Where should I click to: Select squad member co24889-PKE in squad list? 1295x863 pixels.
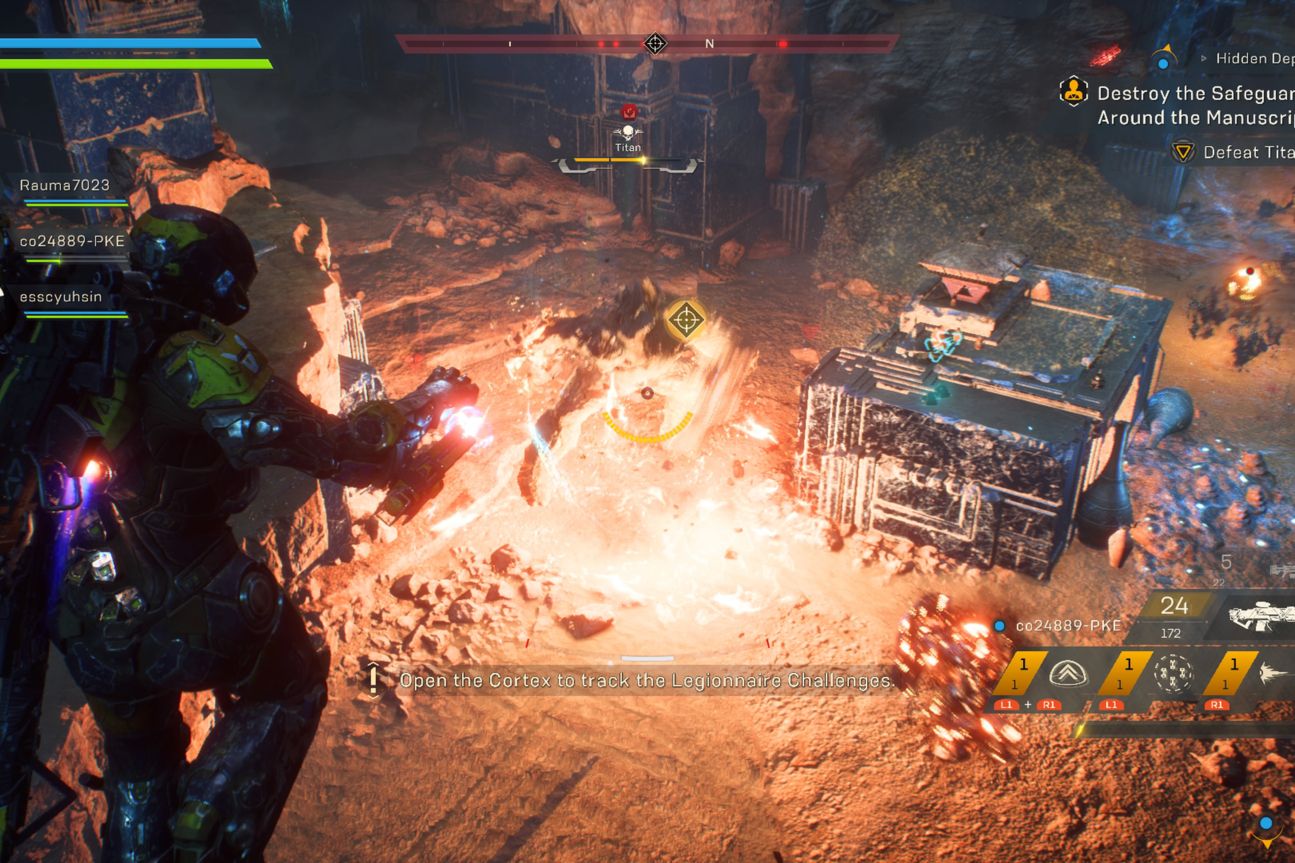(x=64, y=241)
